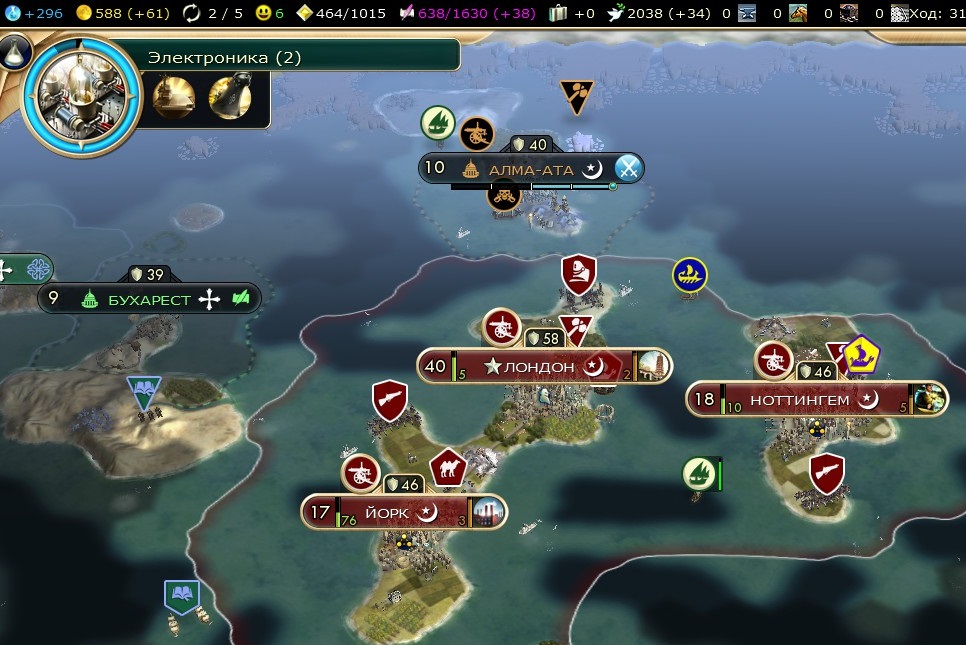Select the yellow pentagon ship unit icon
Viewport: 966px width, 645px height.
tap(861, 354)
